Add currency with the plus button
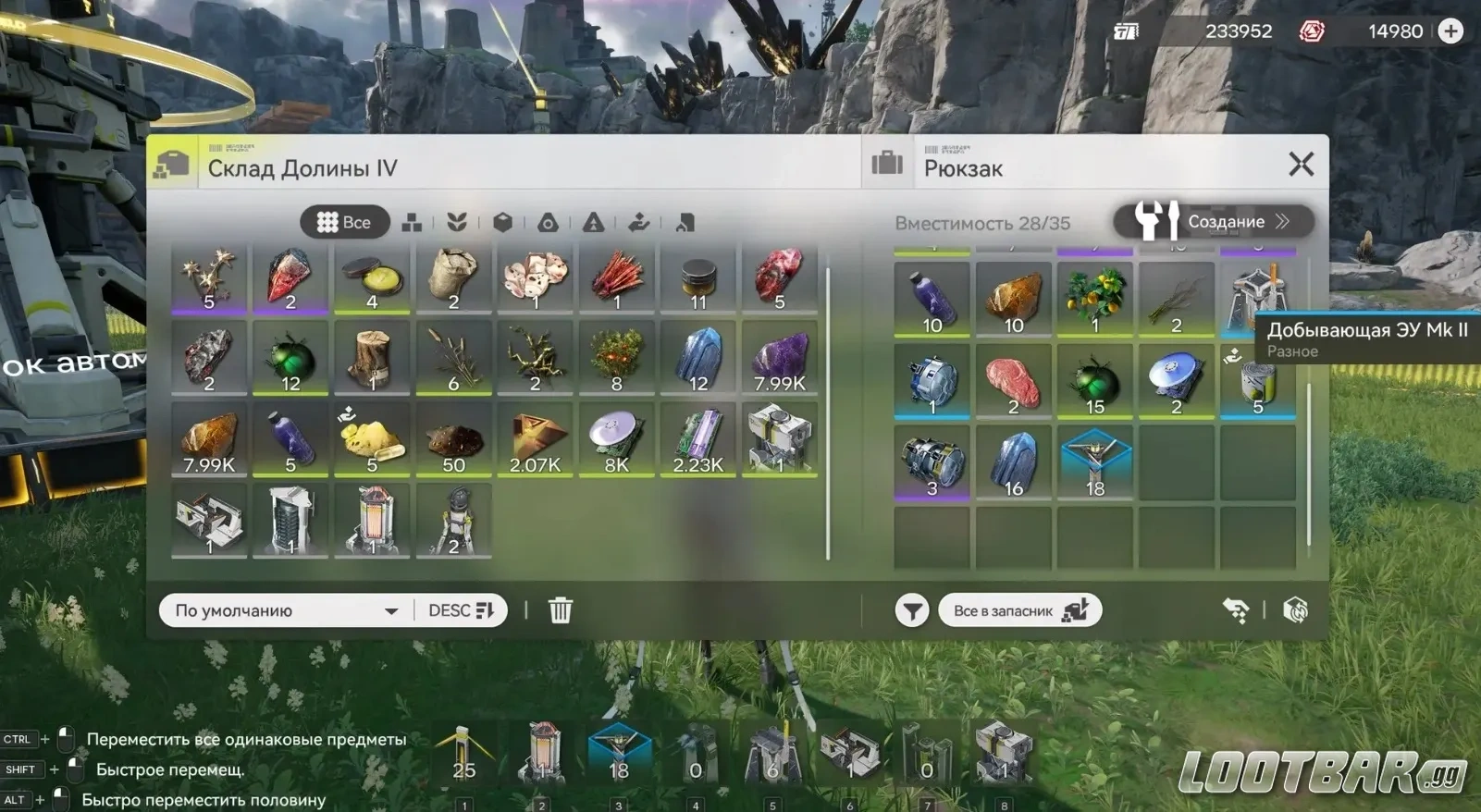Screen dimensions: 1481x812 coord(1450,31)
